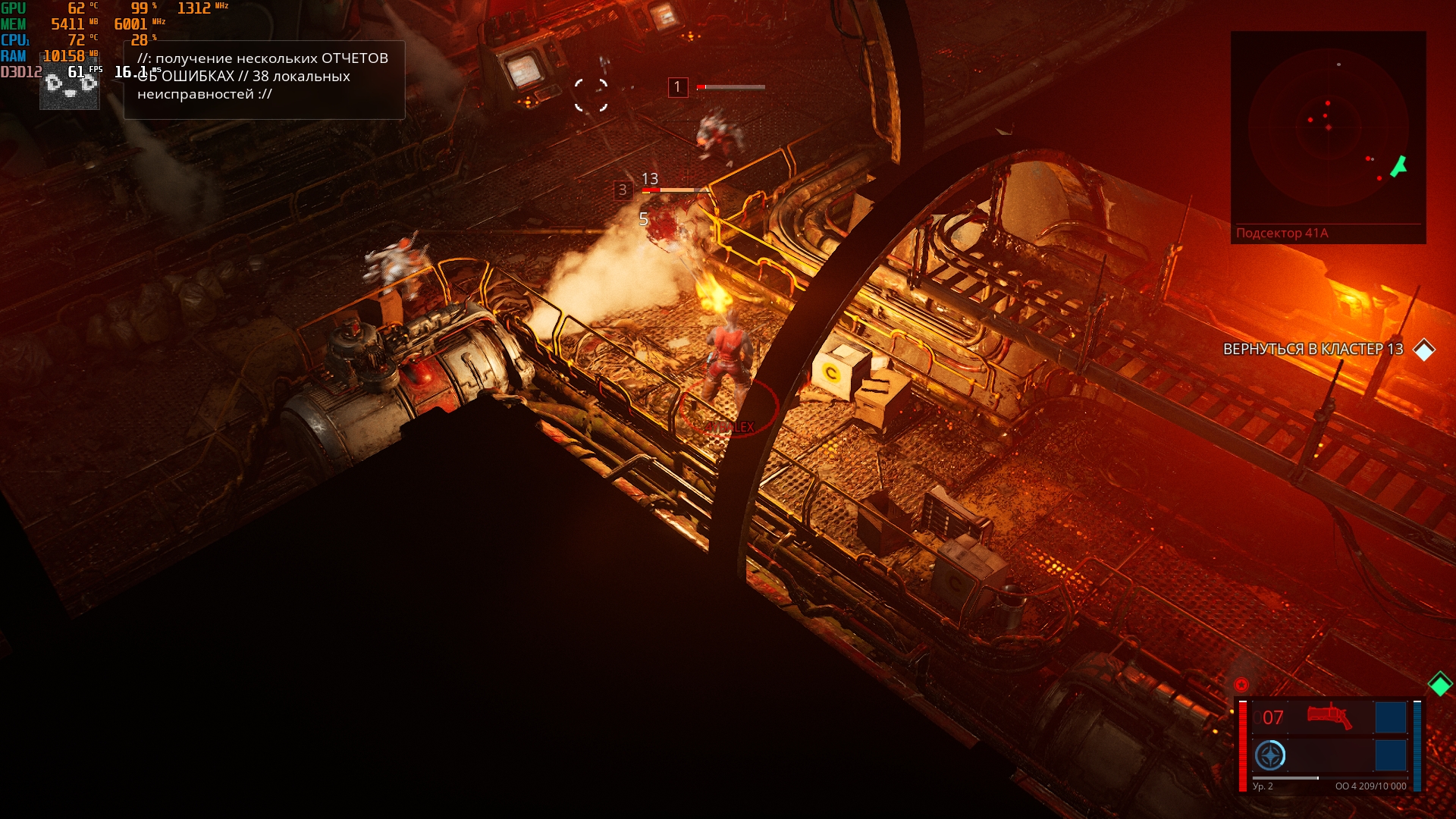Select the red pistol weapon icon

click(x=1329, y=716)
